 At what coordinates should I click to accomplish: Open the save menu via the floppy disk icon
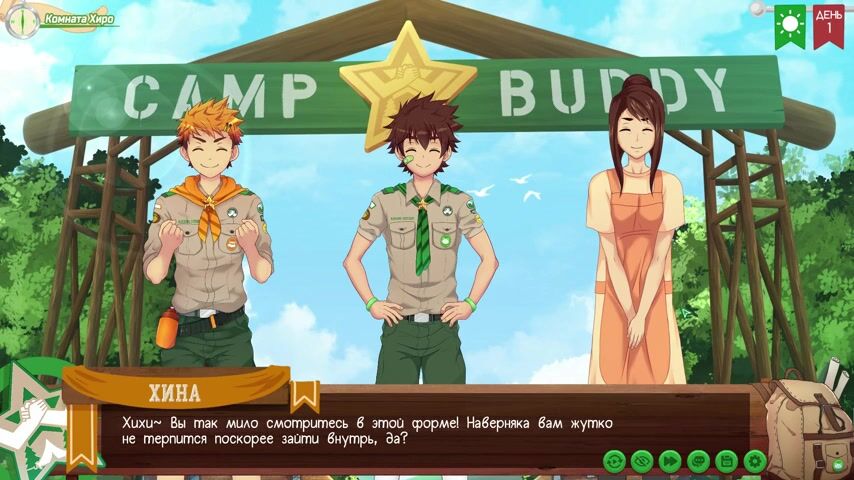coord(726,461)
